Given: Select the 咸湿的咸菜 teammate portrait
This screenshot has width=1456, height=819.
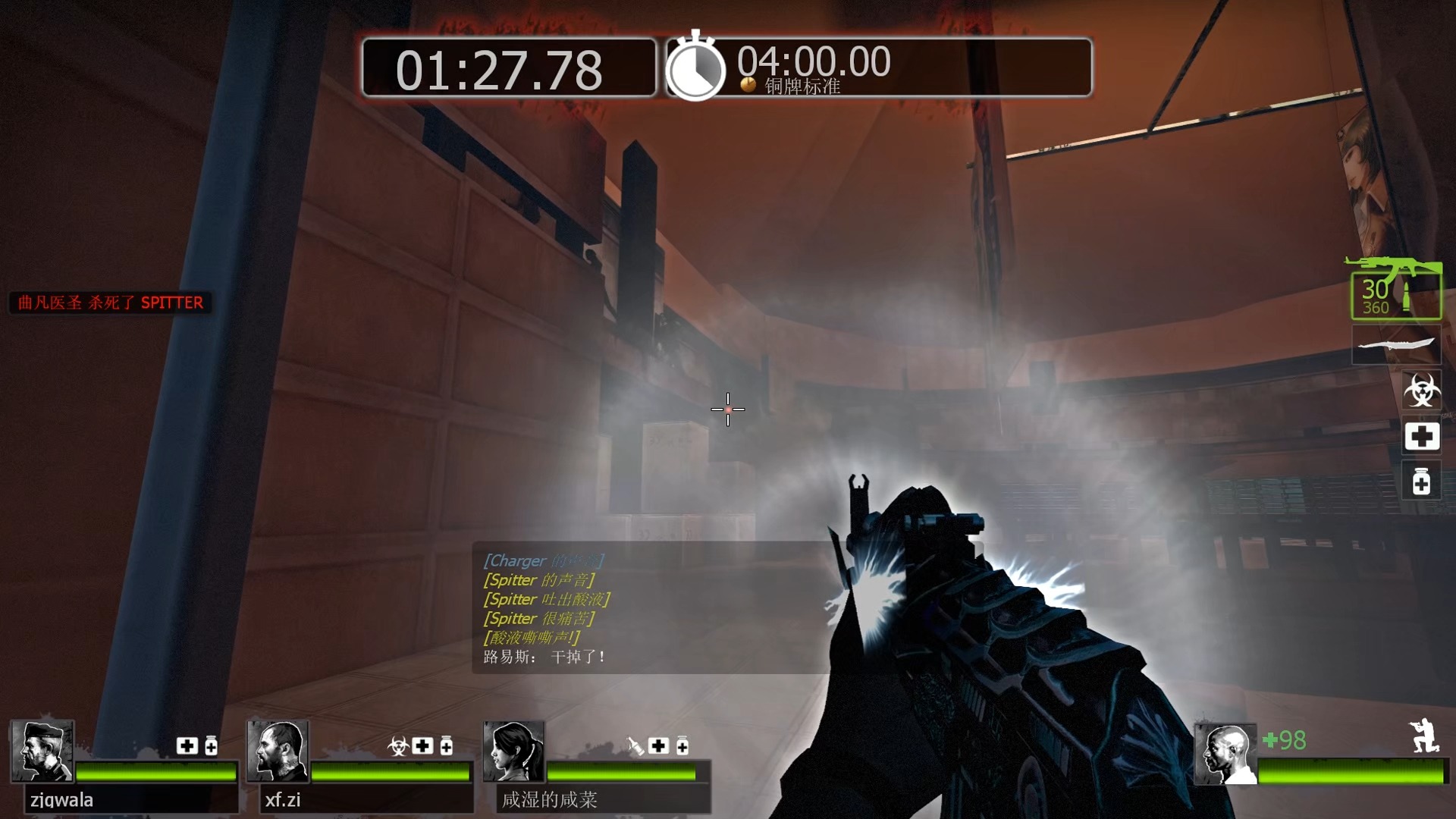Looking at the screenshot, I should click(x=514, y=751).
